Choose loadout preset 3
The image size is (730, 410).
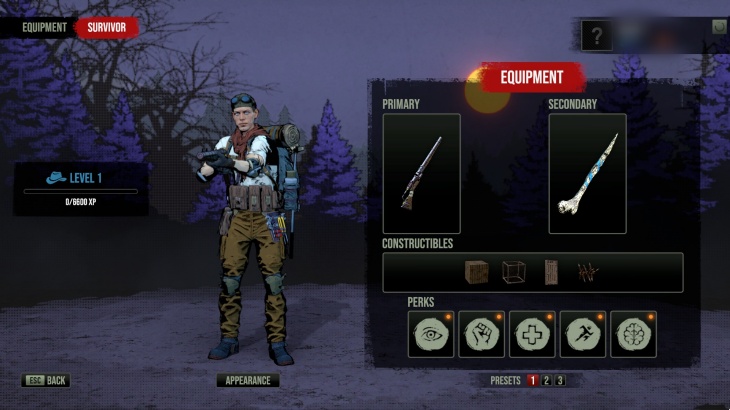pos(560,381)
